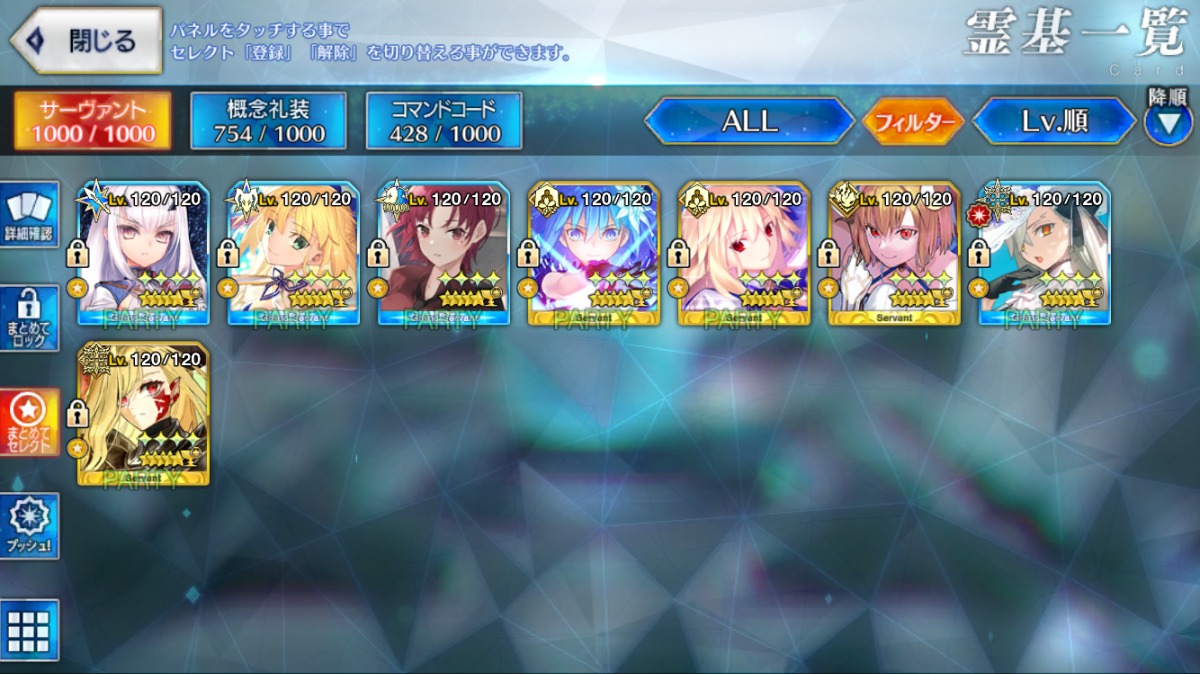Choose the brown-haired red-eyed servant card

[x=894, y=253]
